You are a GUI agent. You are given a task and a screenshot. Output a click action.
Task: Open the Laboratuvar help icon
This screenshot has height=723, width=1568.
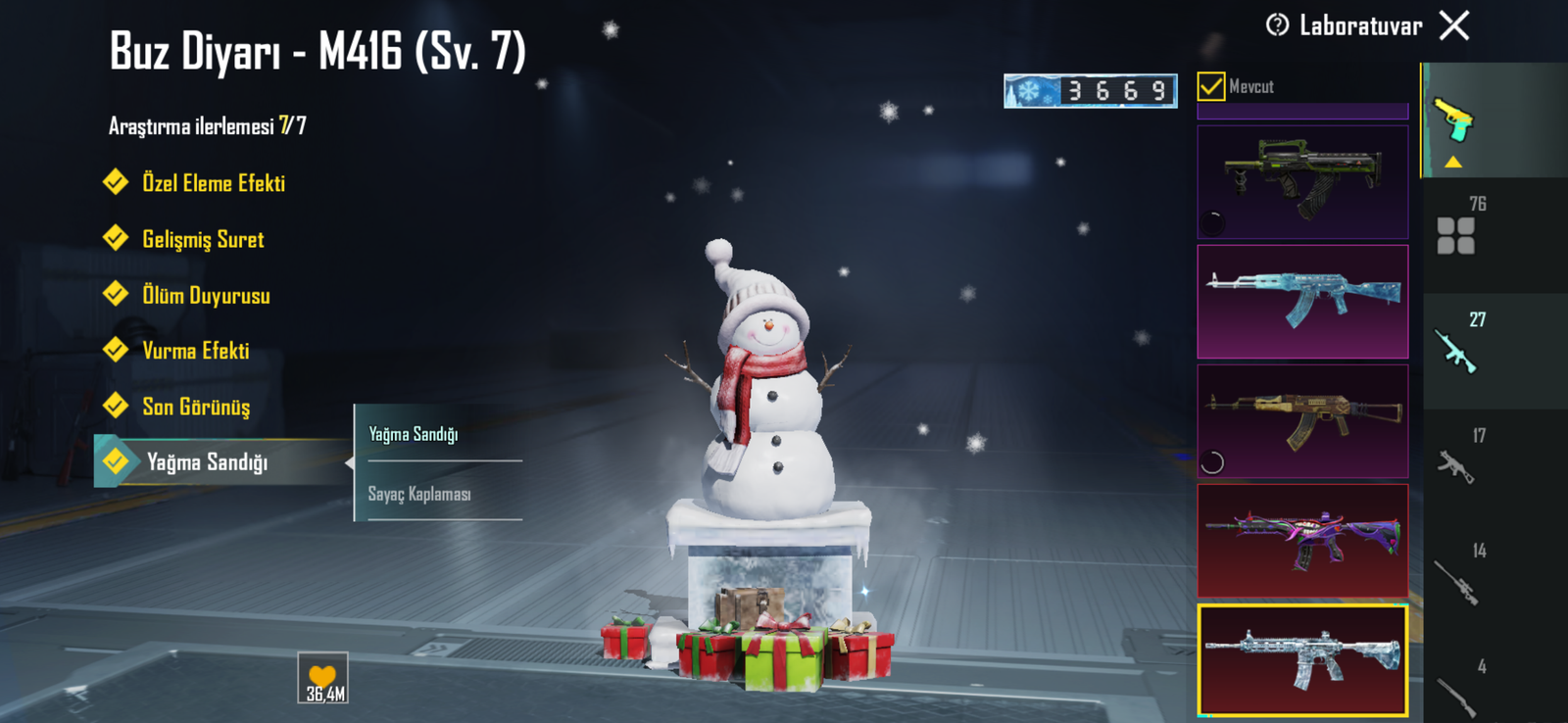point(1277,25)
